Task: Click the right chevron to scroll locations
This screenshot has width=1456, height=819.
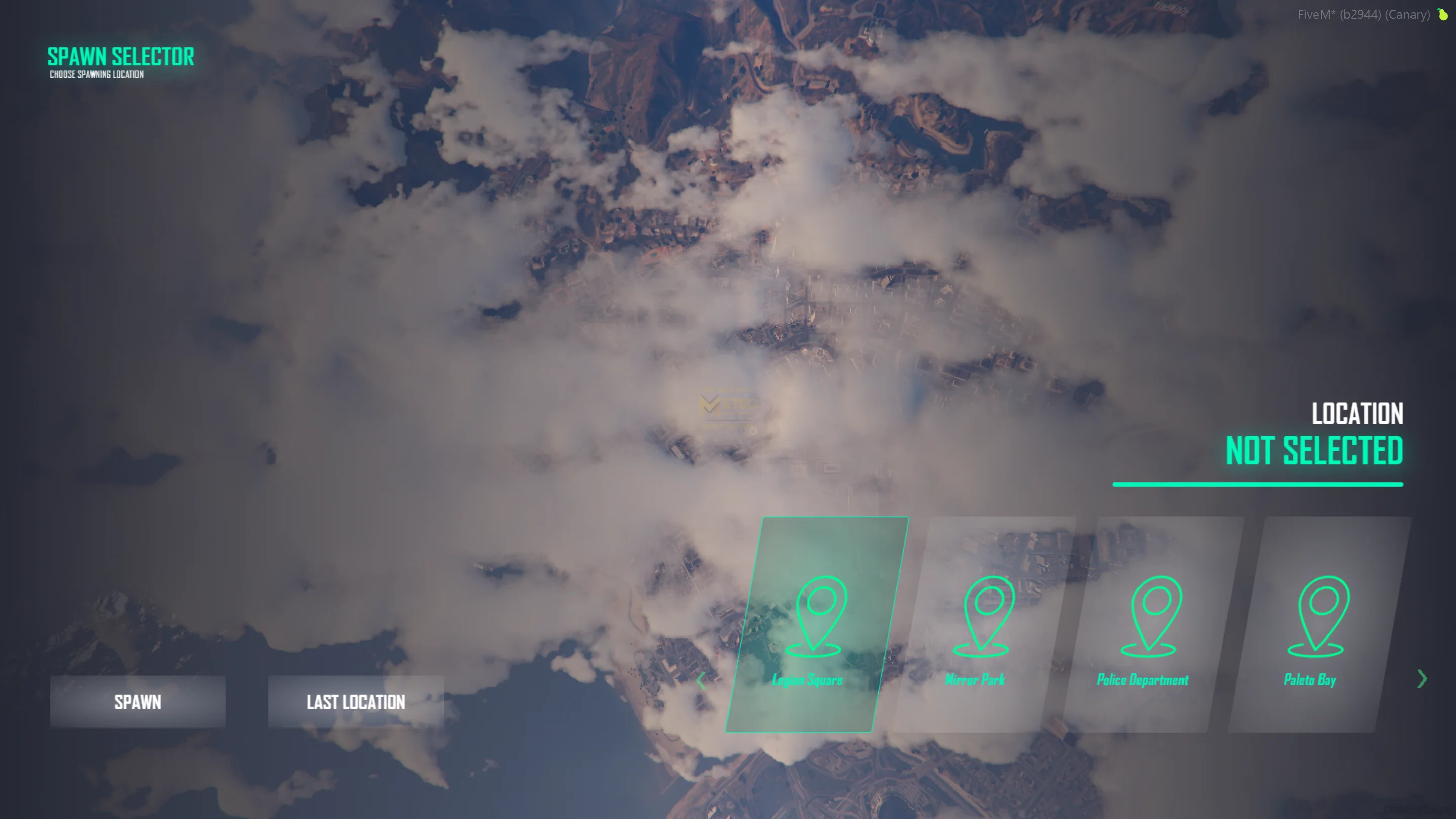Action: coord(1422,679)
